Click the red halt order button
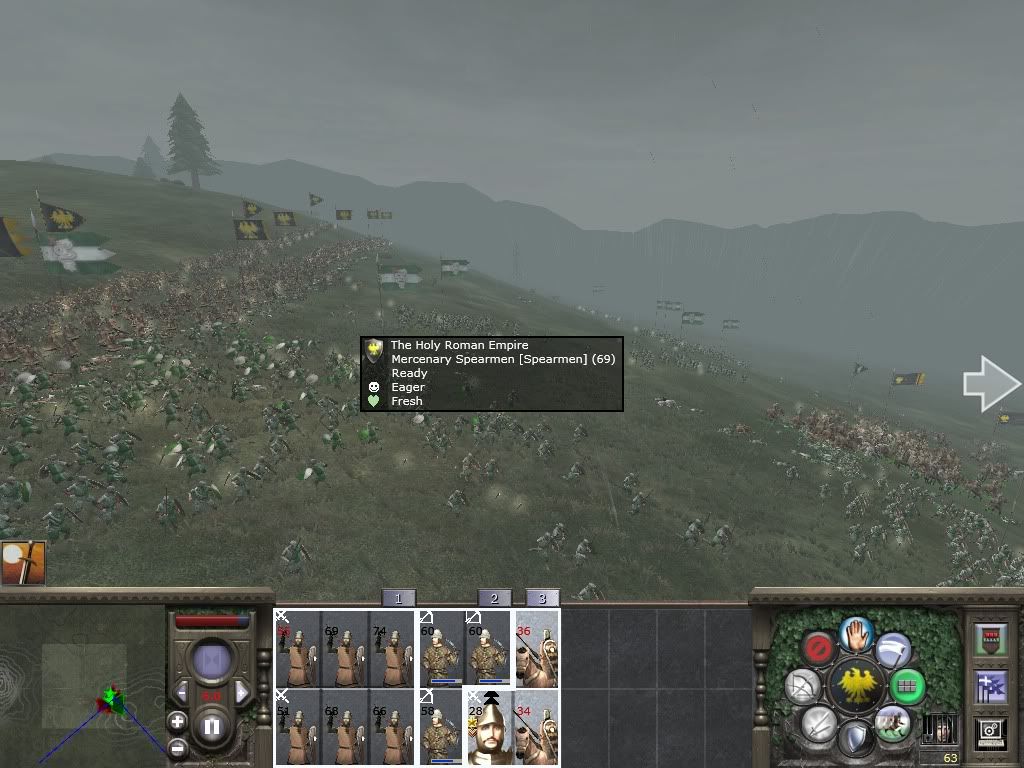 pyautogui.click(x=820, y=649)
